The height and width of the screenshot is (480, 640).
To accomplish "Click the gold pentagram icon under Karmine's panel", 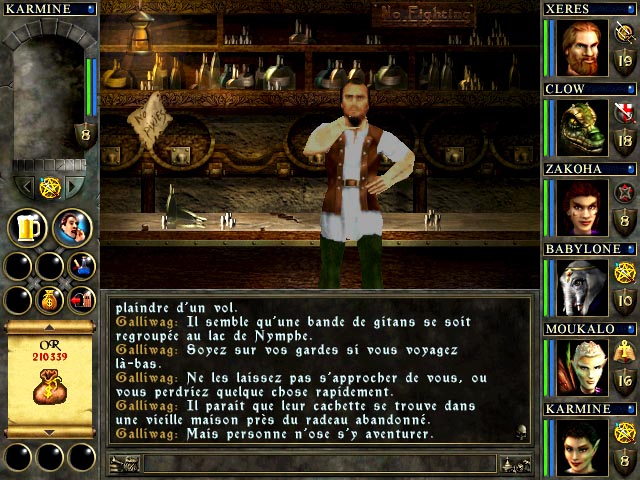I will tap(50, 186).
